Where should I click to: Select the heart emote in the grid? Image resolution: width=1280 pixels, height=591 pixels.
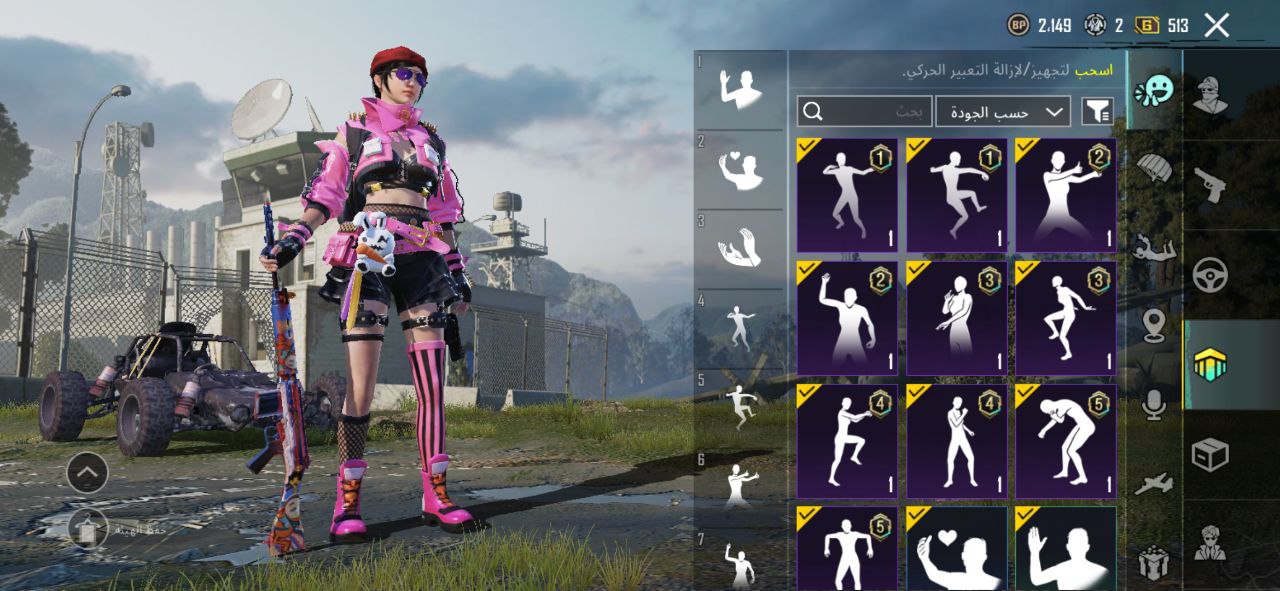pyautogui.click(x=956, y=548)
